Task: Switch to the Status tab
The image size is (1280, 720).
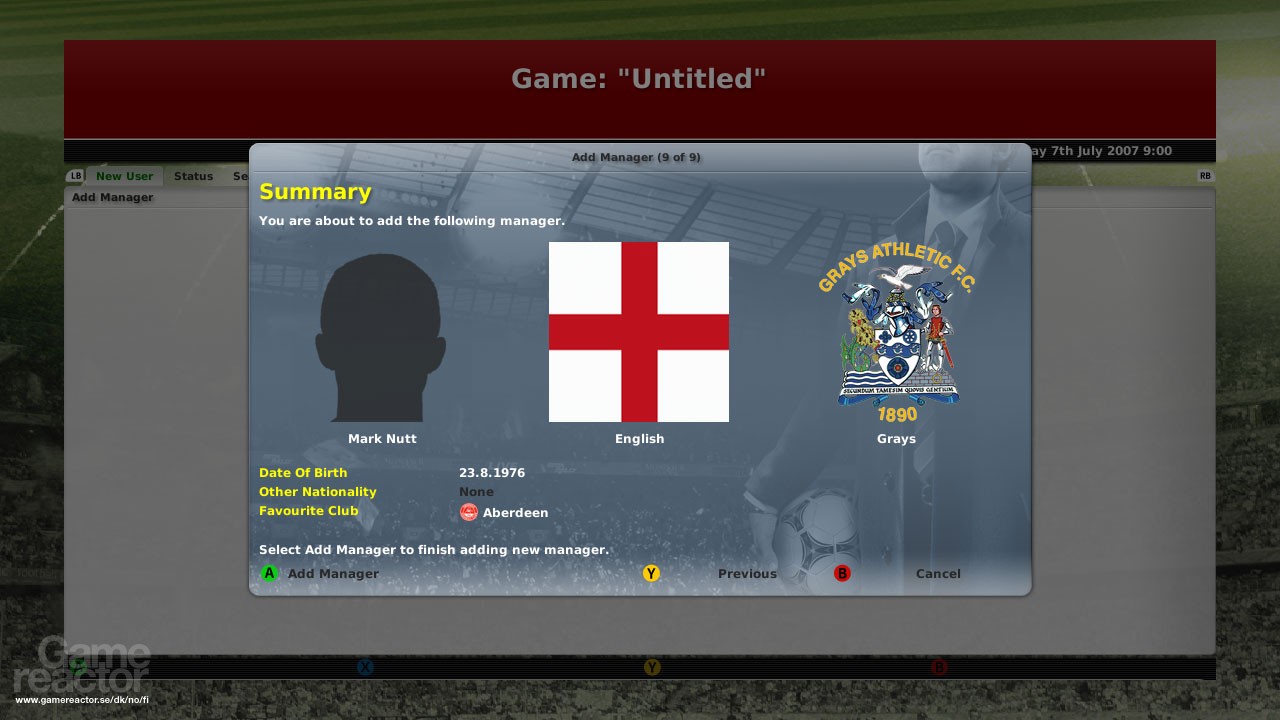Action: click(193, 175)
